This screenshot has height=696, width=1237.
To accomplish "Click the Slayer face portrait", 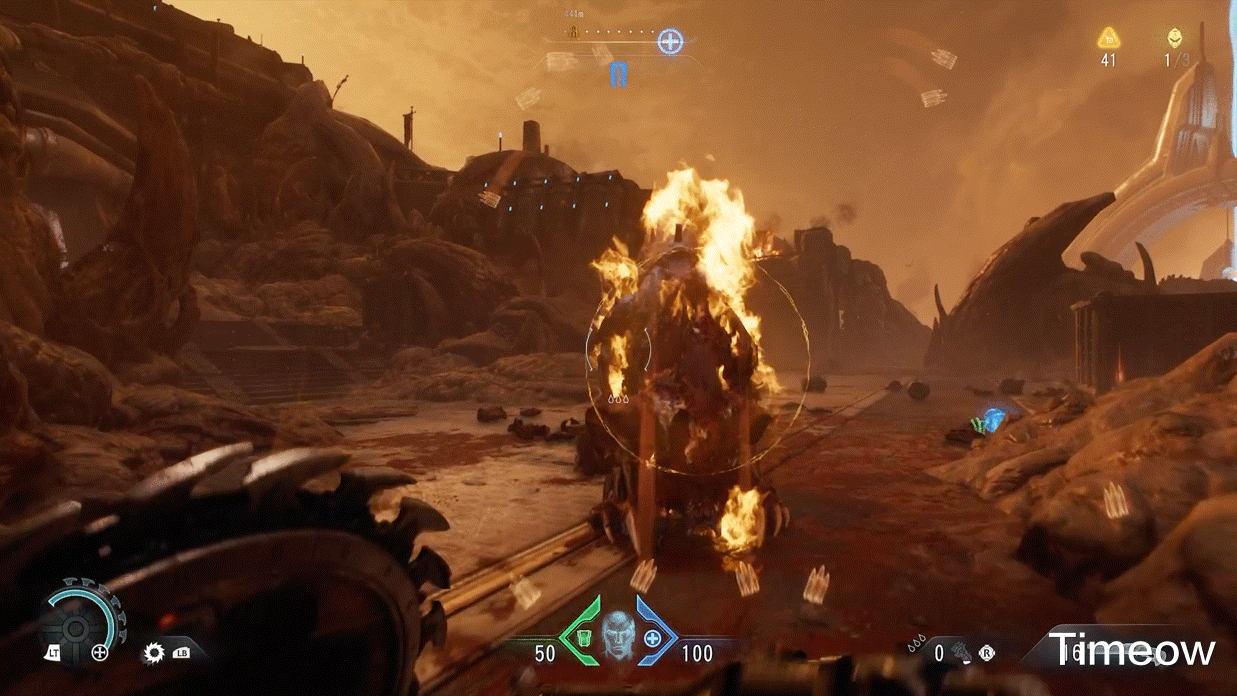I will tap(617, 634).
